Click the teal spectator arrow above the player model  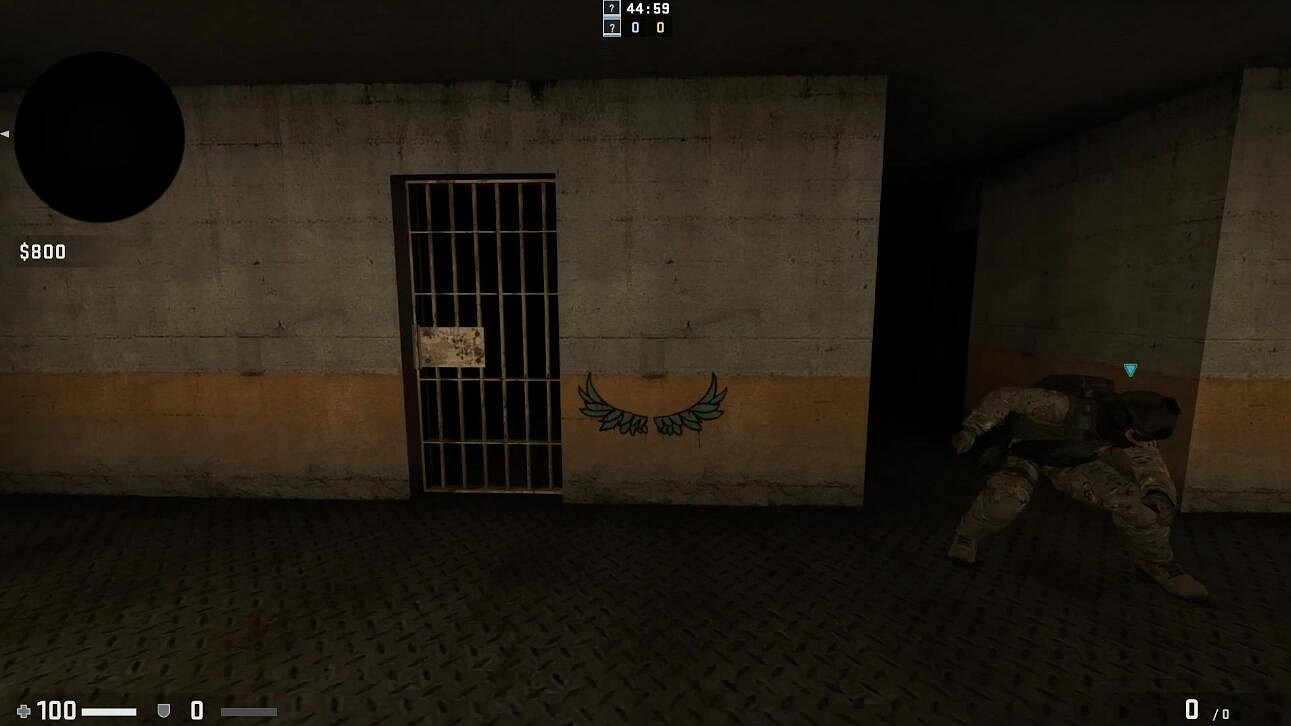(x=1128, y=370)
